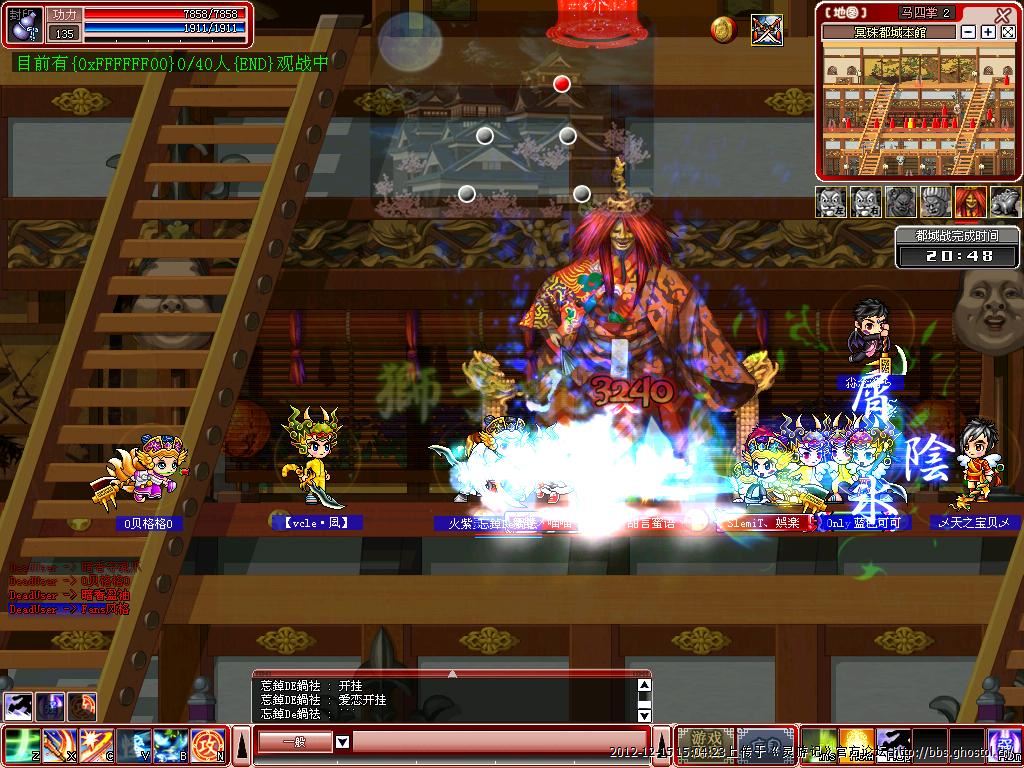Viewport: 1024px width, 768px height.
Task: Select the stone toad boss portrait
Action: (1005, 202)
